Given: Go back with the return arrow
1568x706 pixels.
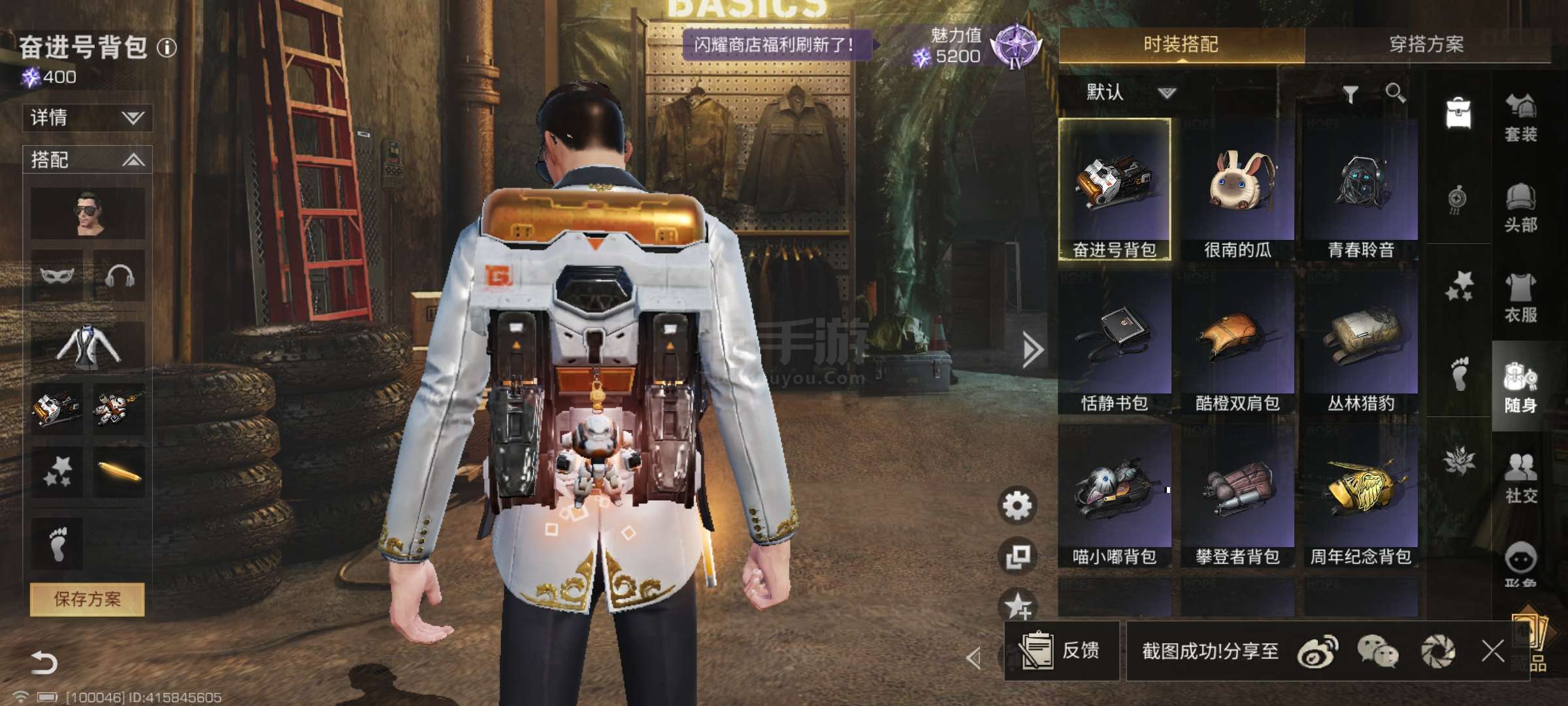Looking at the screenshot, I should coord(44,662).
